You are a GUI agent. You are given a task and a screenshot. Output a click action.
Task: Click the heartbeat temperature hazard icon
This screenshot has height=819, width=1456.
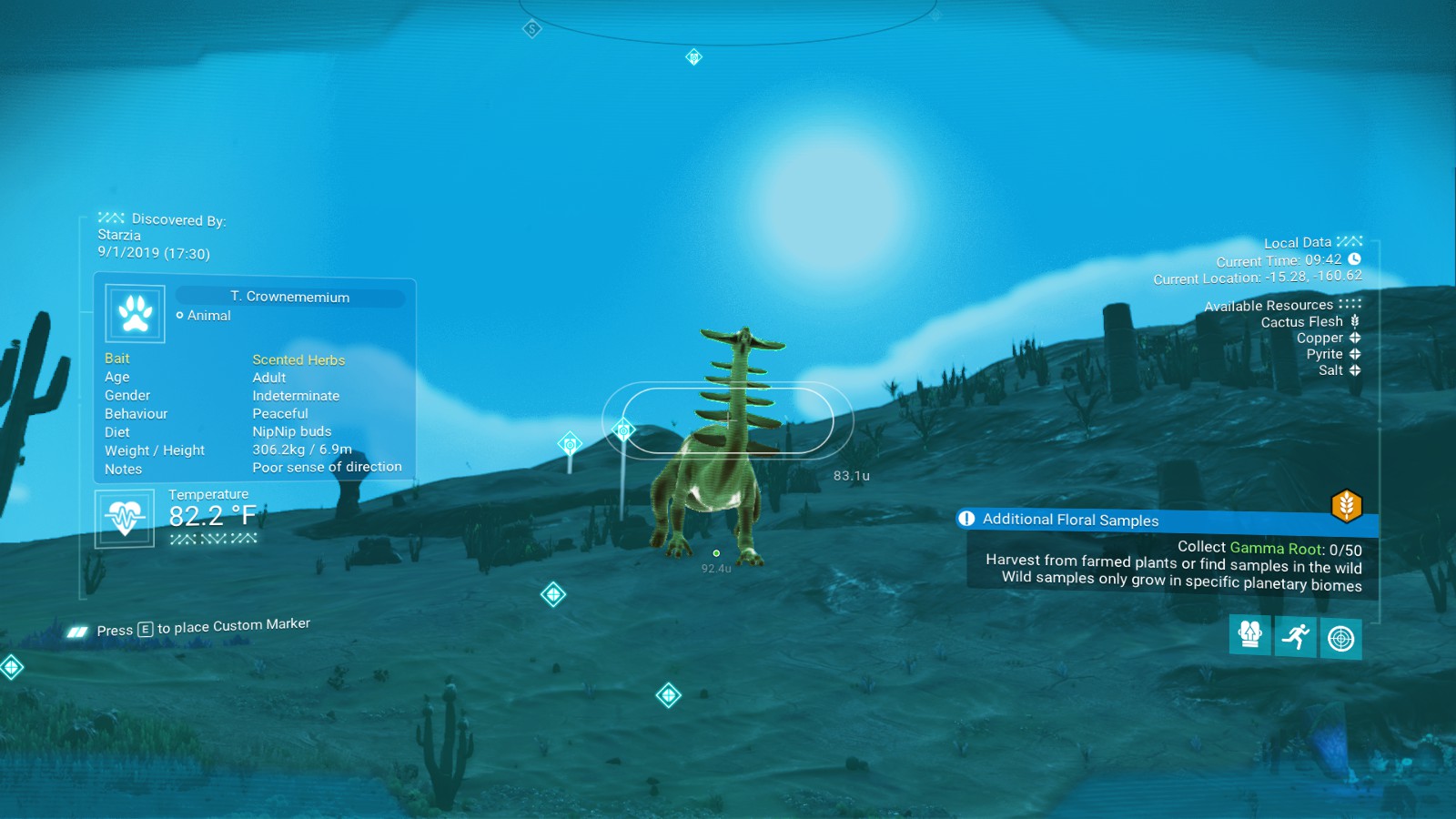coord(125,518)
